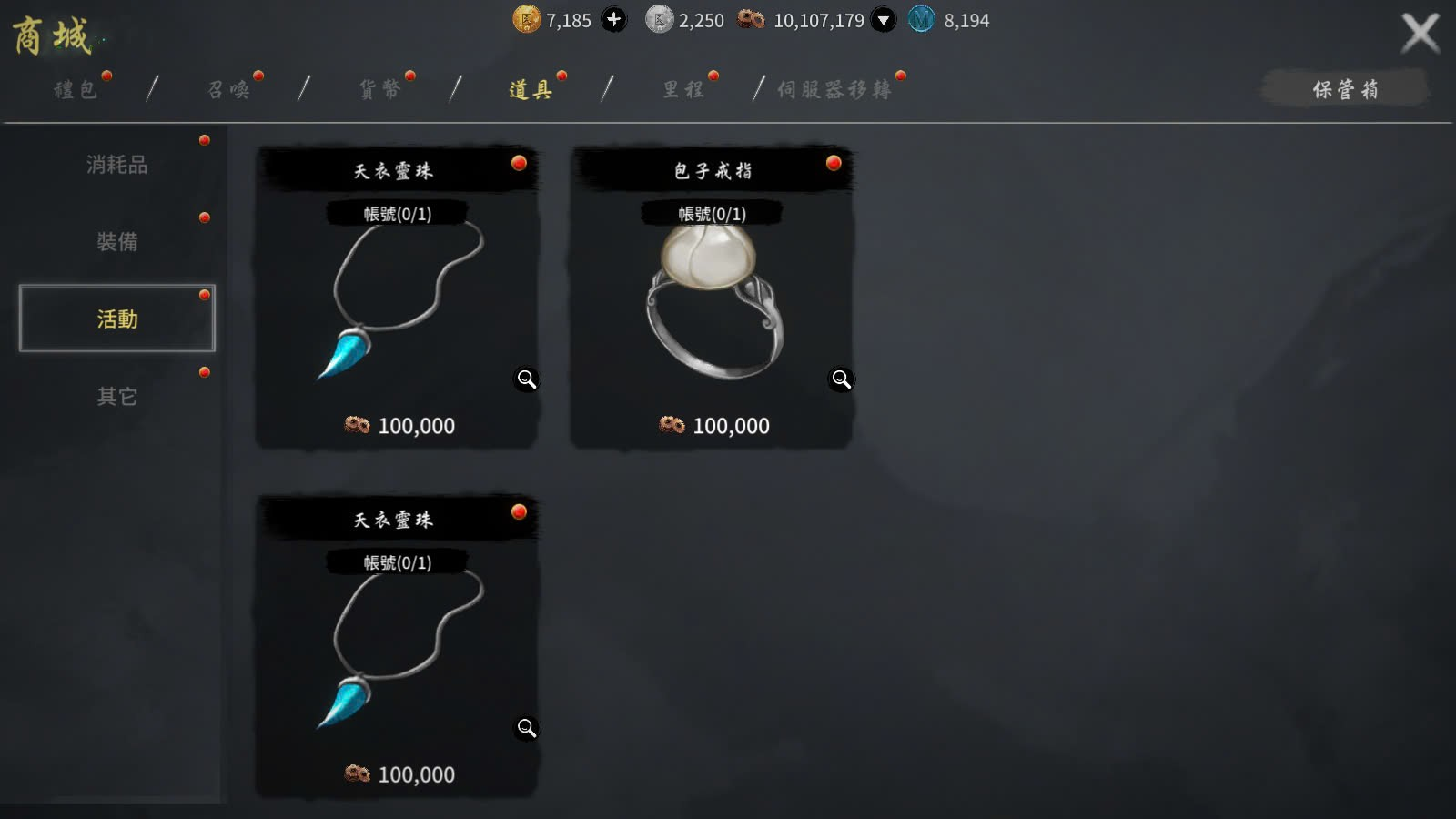Go to the 里程 tab
This screenshot has height=819, width=1456.
coord(683,89)
